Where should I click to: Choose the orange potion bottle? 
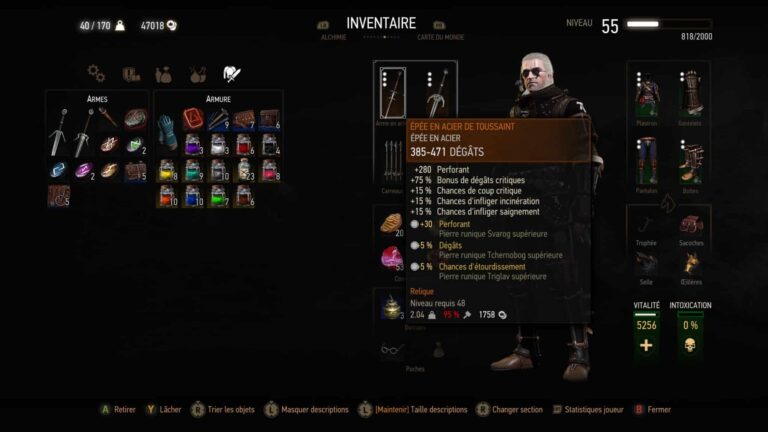coord(167,194)
